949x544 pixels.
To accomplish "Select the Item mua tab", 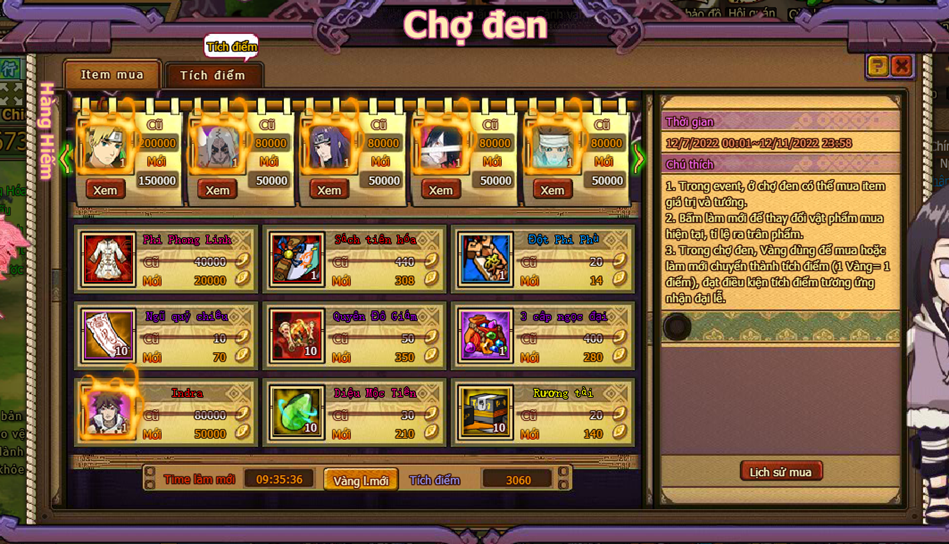I will [112, 75].
